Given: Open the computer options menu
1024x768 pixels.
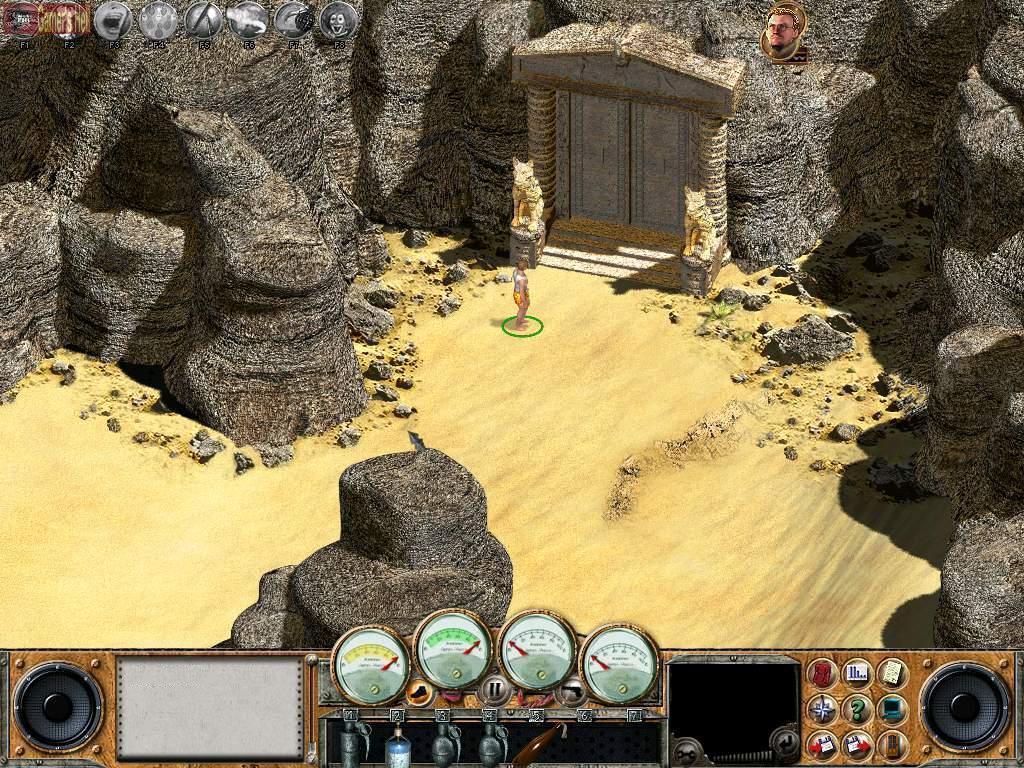Looking at the screenshot, I should (891, 709).
